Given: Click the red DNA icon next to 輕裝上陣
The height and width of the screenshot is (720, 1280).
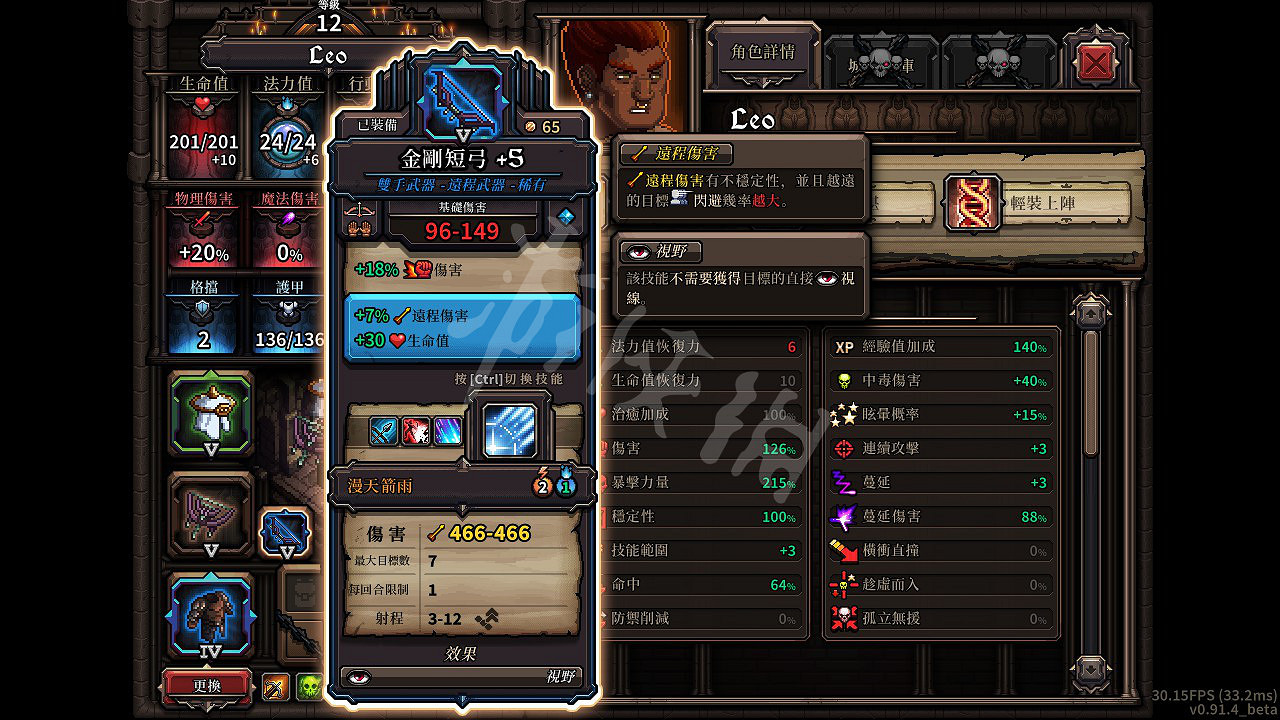Looking at the screenshot, I should tap(970, 201).
